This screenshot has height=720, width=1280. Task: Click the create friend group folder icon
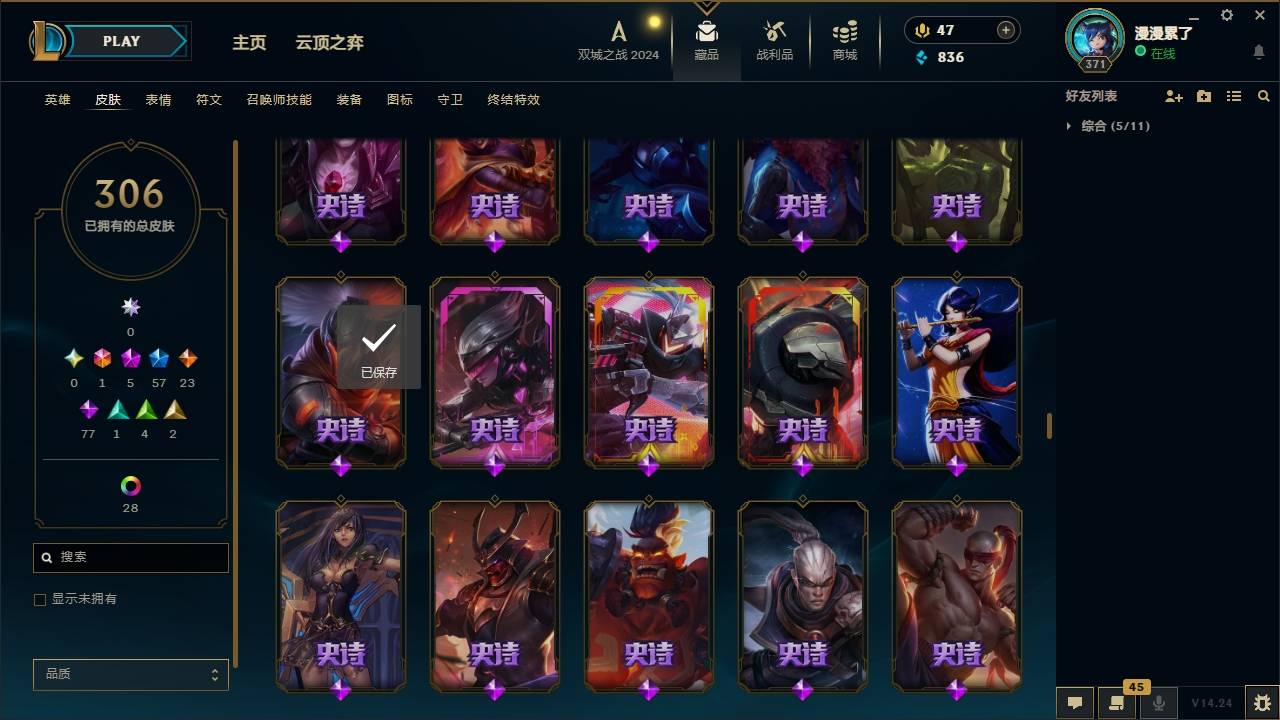pyautogui.click(x=1204, y=96)
